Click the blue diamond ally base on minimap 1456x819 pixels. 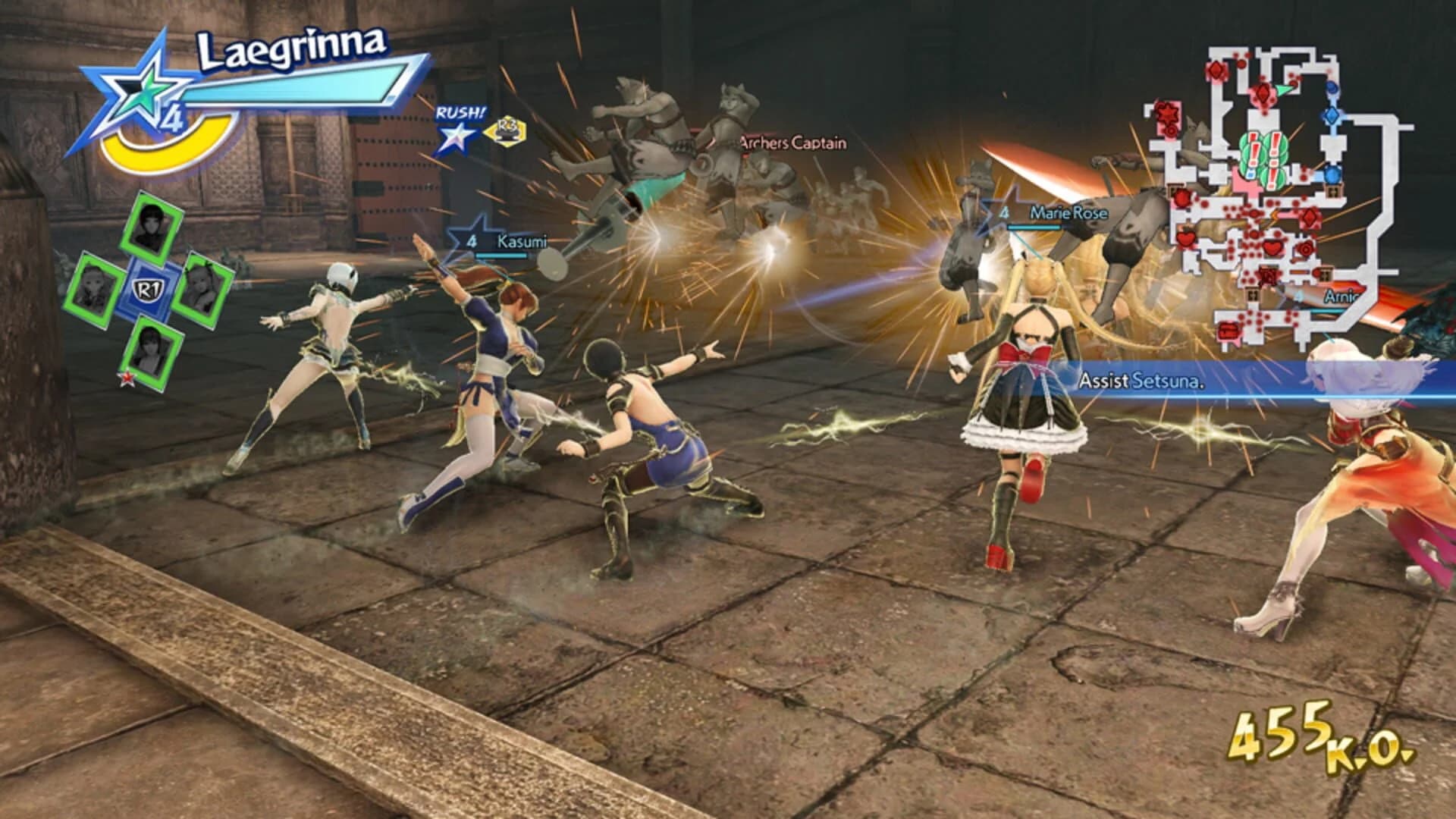1332,117
